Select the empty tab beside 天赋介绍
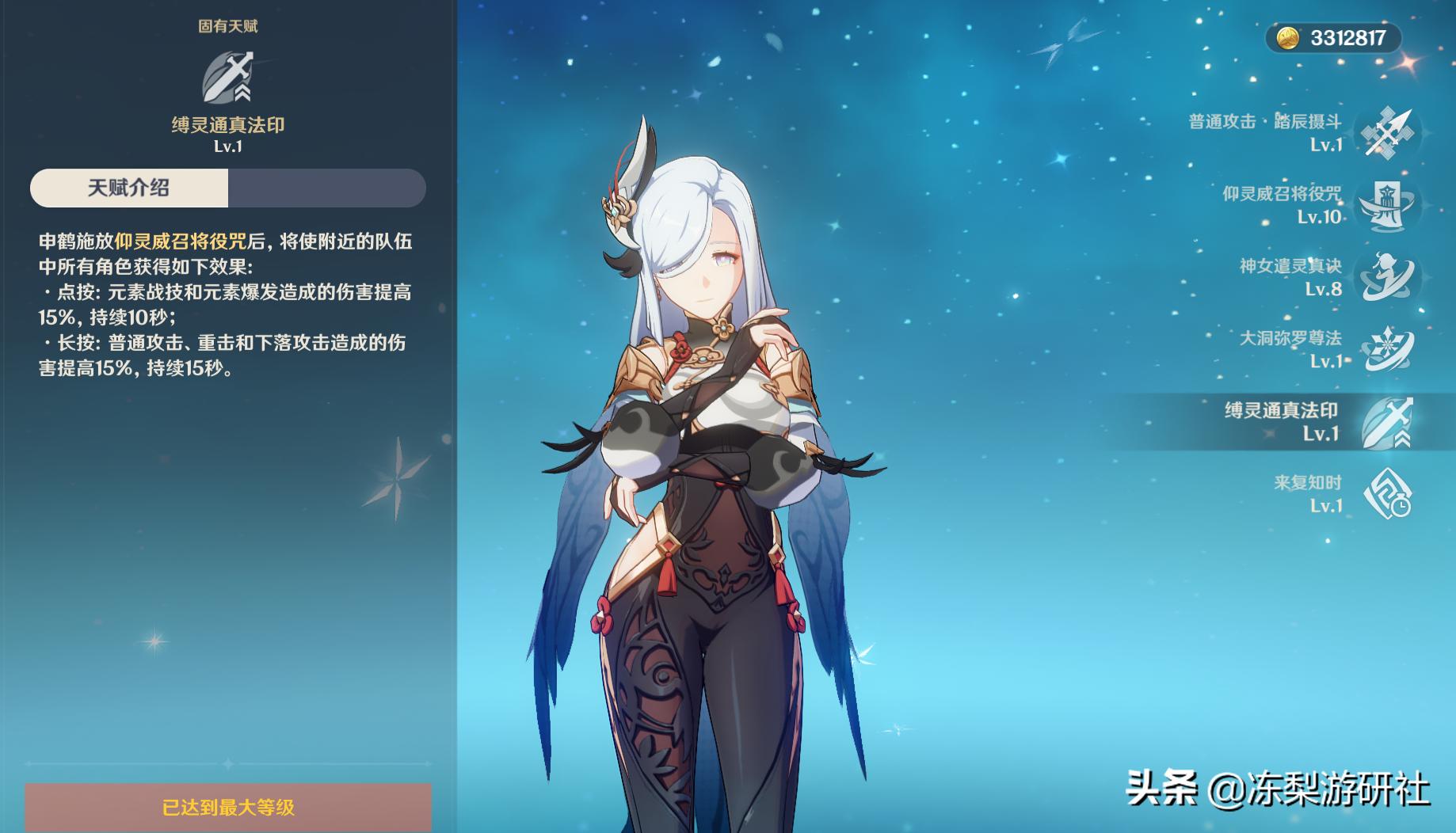The height and width of the screenshot is (833, 1456). coord(326,188)
